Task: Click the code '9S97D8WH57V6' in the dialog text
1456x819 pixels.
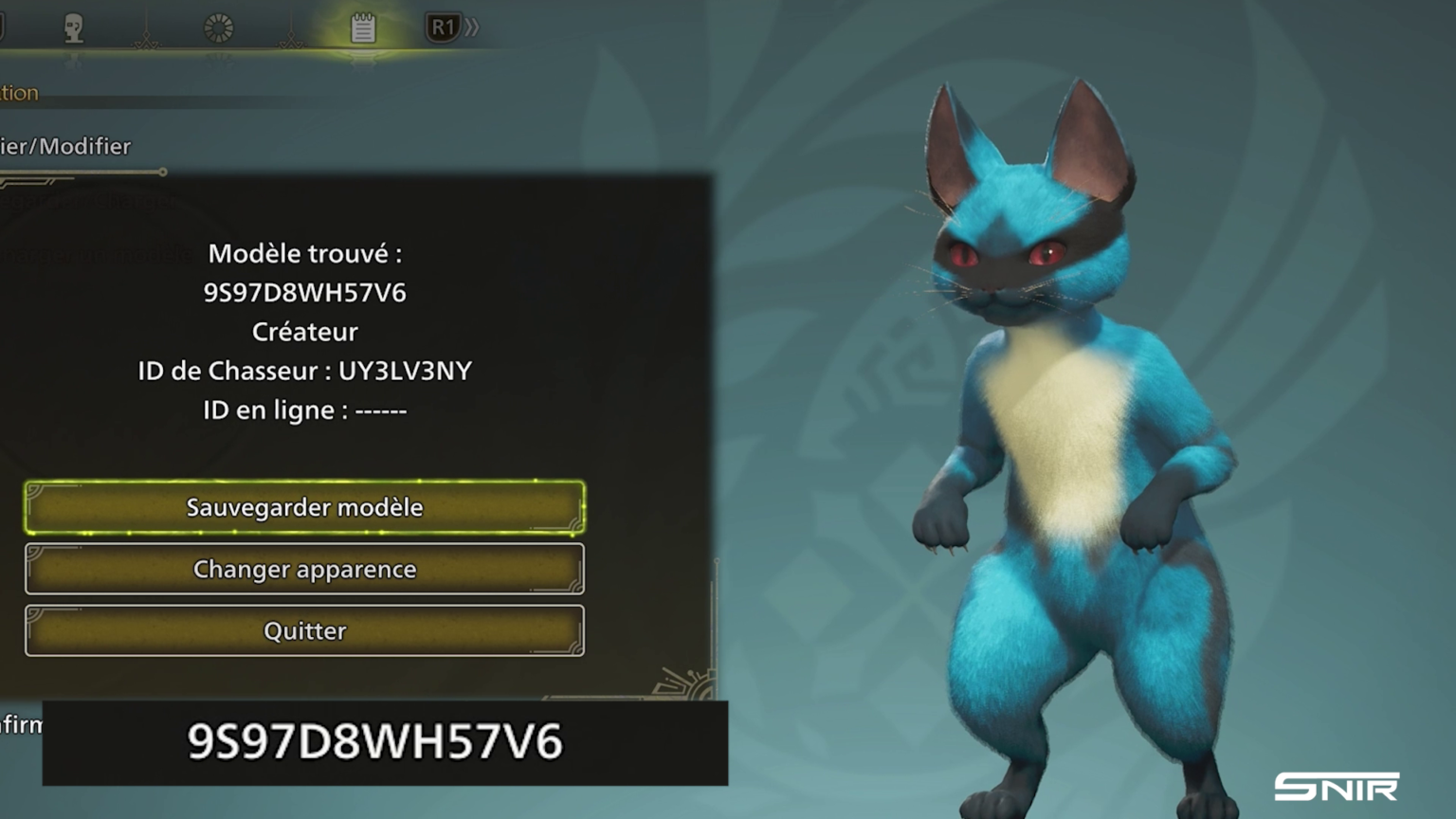Action: [303, 293]
